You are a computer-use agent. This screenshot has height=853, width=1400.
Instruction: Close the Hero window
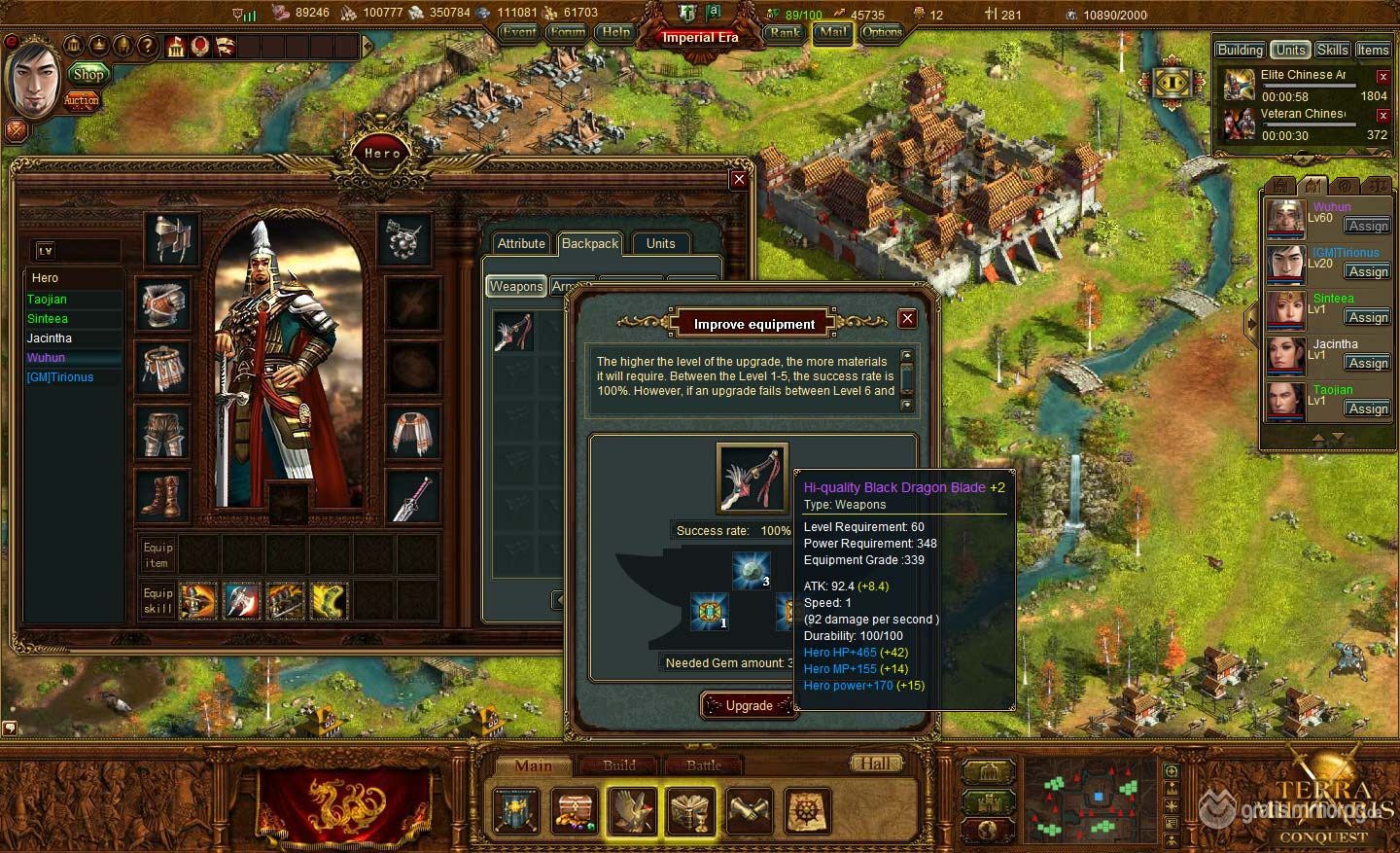pos(739,179)
